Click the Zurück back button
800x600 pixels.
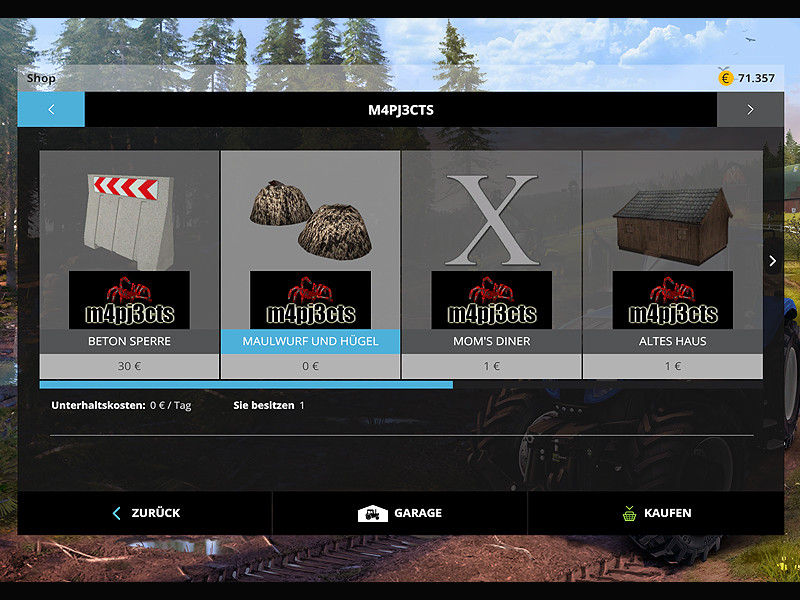point(145,513)
